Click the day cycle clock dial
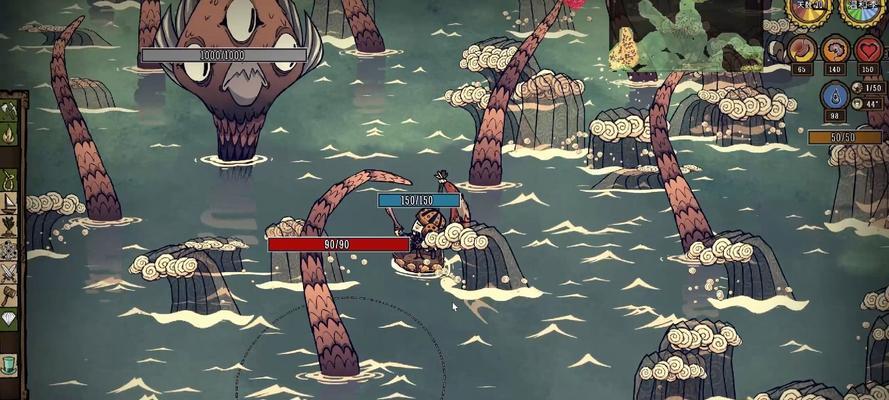This screenshot has width=889, height=400. click(812, 10)
